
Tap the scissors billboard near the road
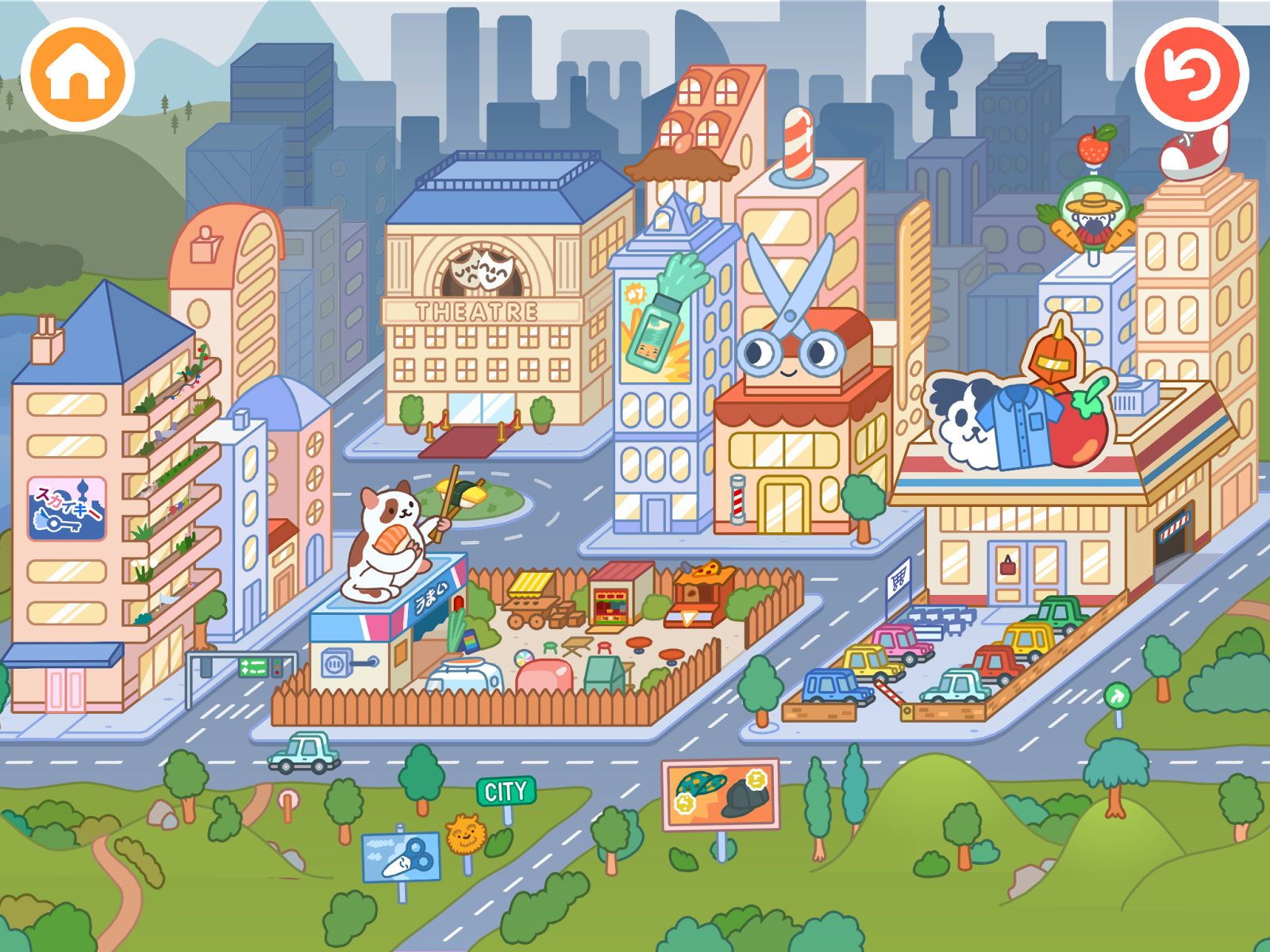(x=401, y=855)
